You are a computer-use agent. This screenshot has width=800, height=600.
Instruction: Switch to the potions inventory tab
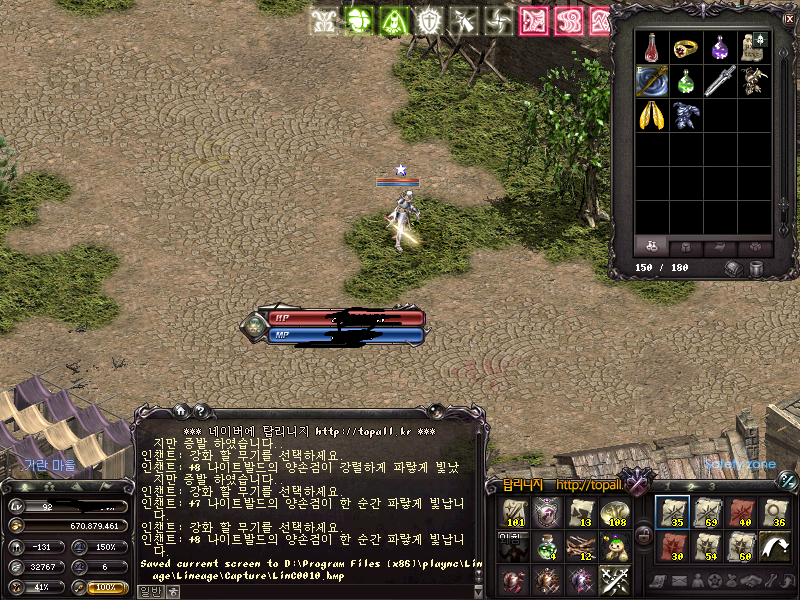point(652,247)
